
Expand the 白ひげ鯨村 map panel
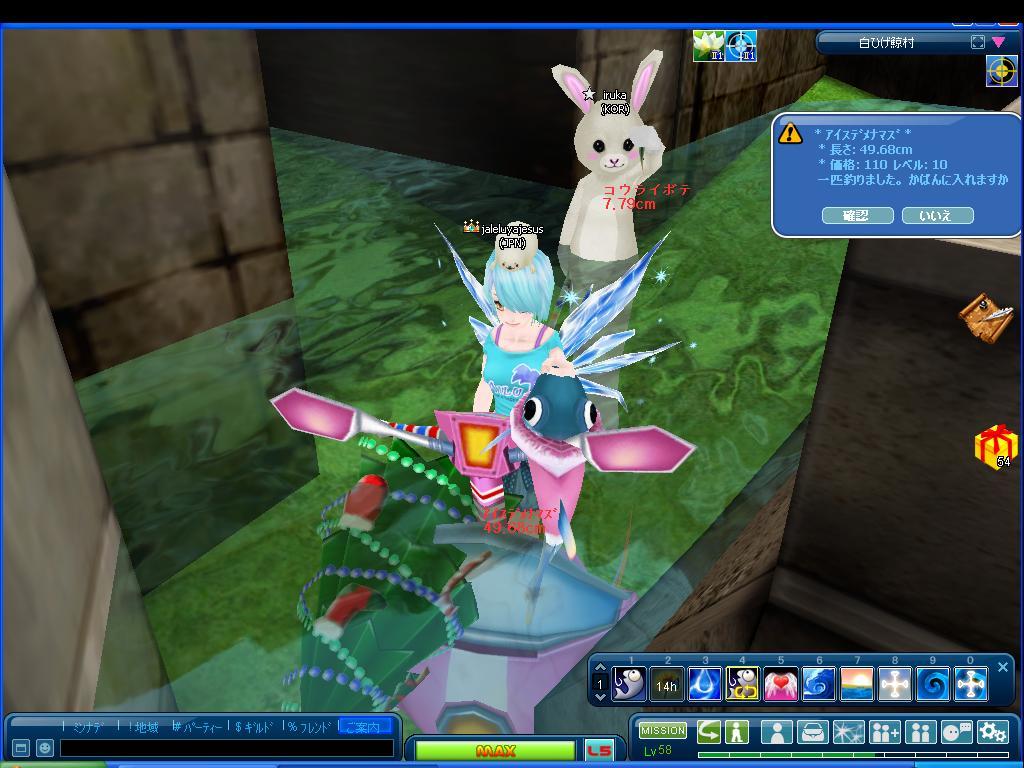pos(977,42)
